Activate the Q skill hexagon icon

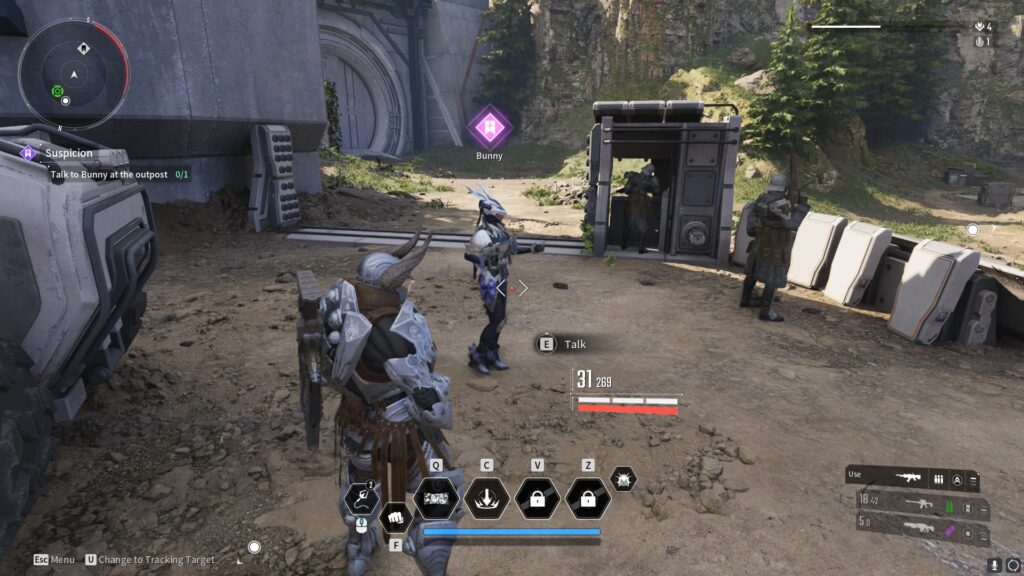tap(437, 497)
